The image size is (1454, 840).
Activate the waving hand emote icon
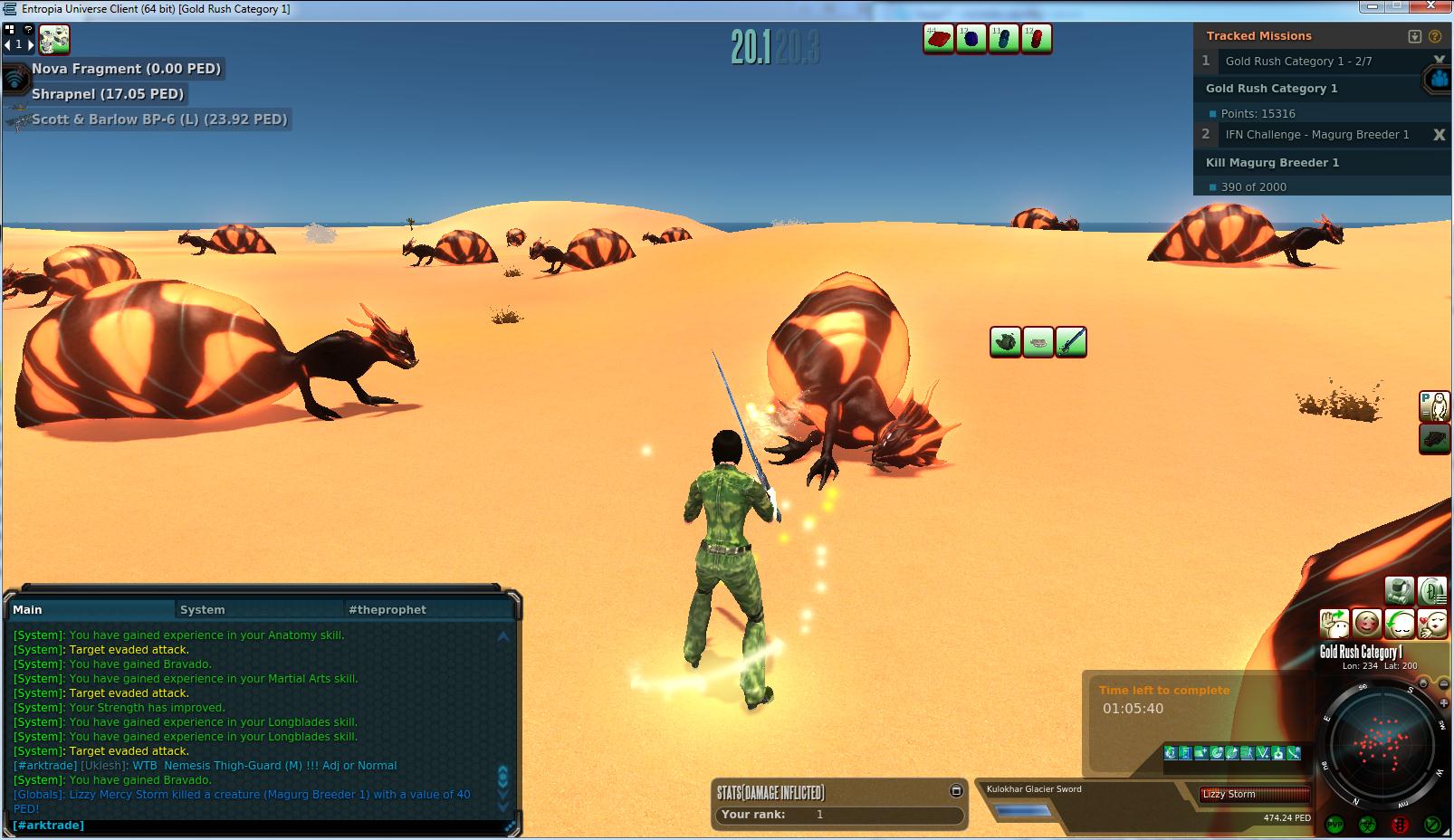[x=1334, y=624]
